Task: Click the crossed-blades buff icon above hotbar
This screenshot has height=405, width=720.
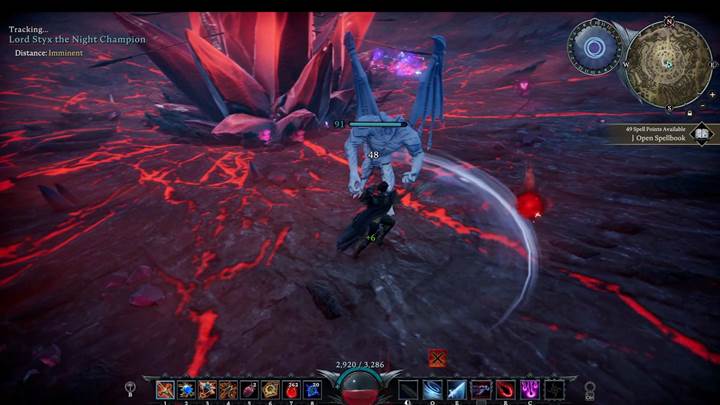Action: (437, 357)
